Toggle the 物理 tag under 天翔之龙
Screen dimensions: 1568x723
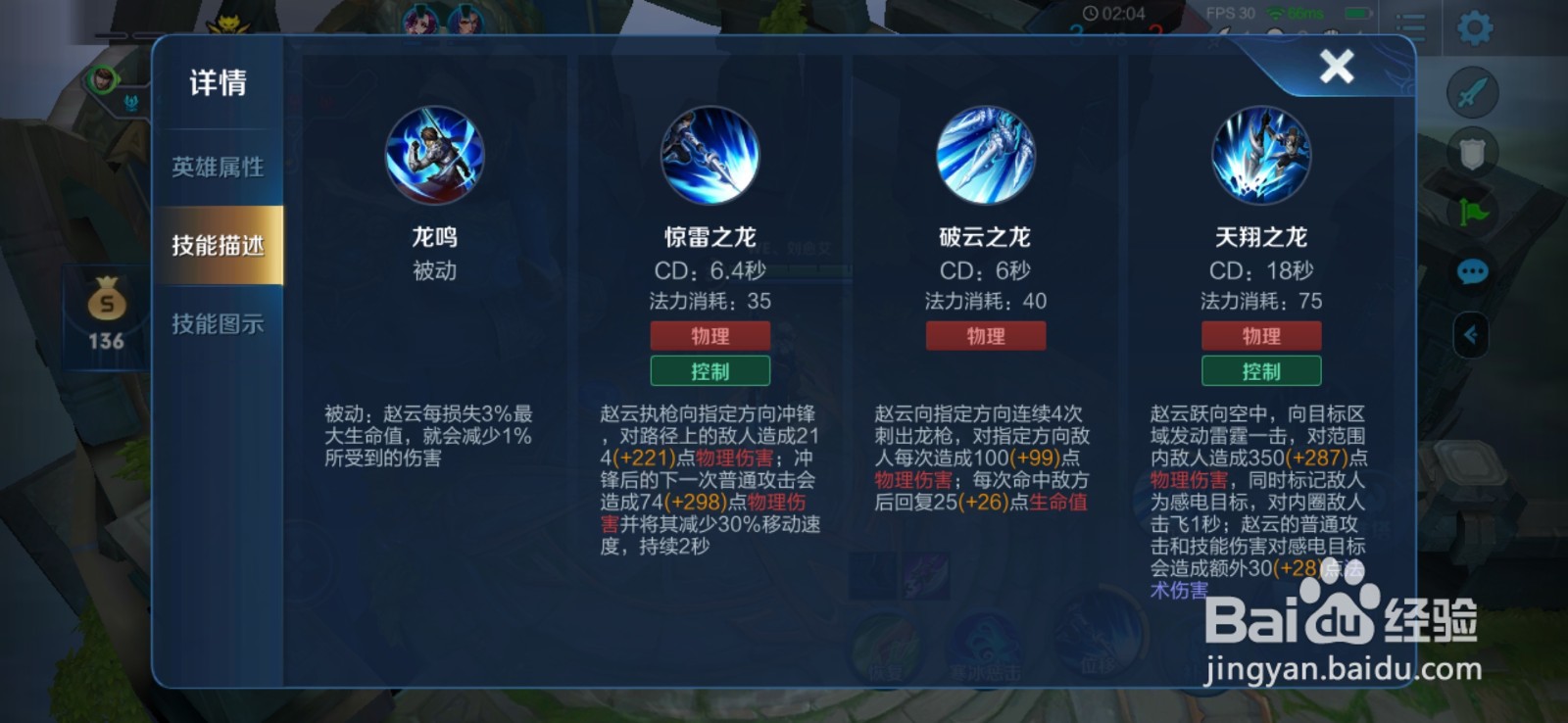tap(1261, 335)
